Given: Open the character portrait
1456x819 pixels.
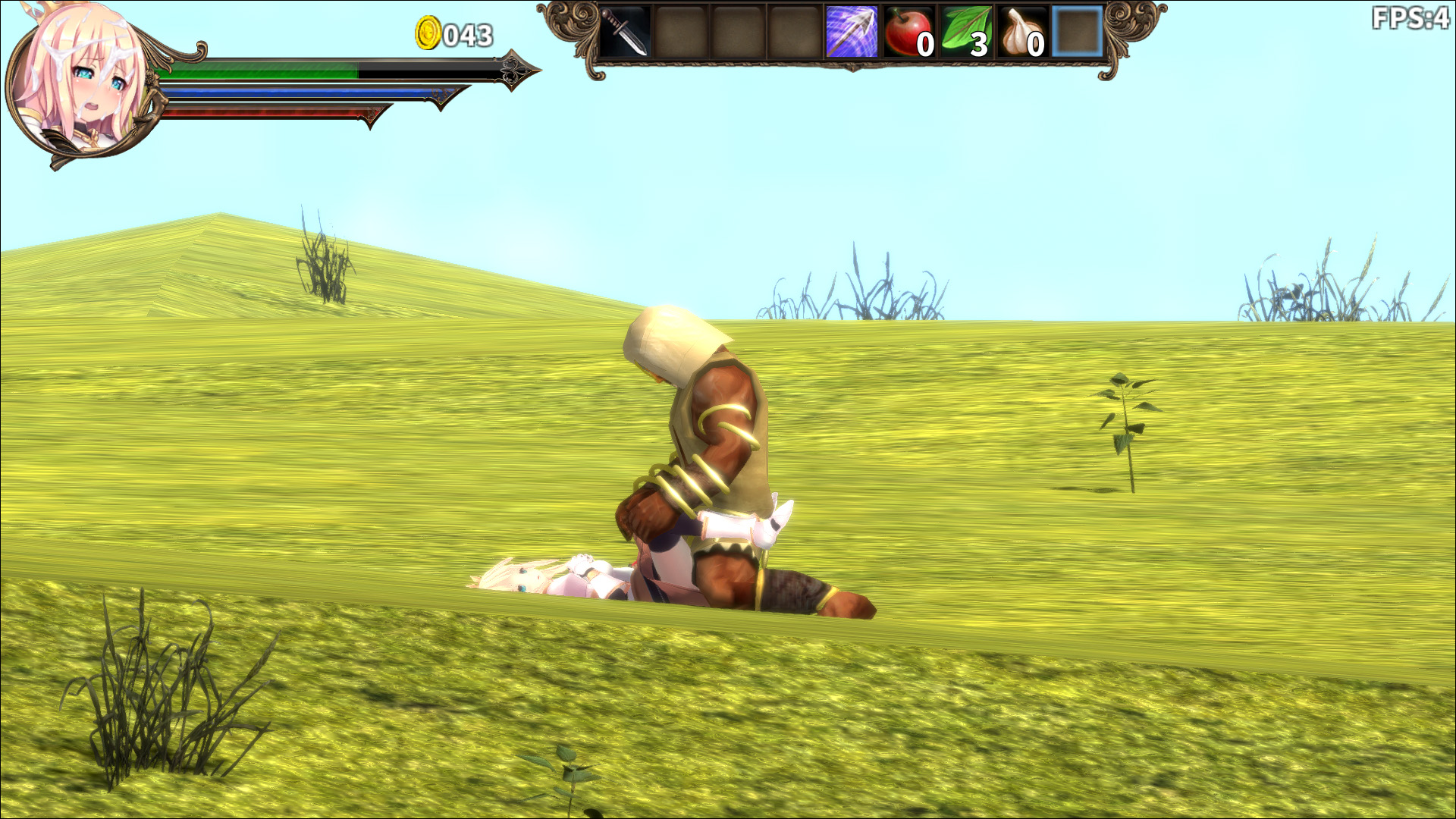Looking at the screenshot, I should [80, 85].
